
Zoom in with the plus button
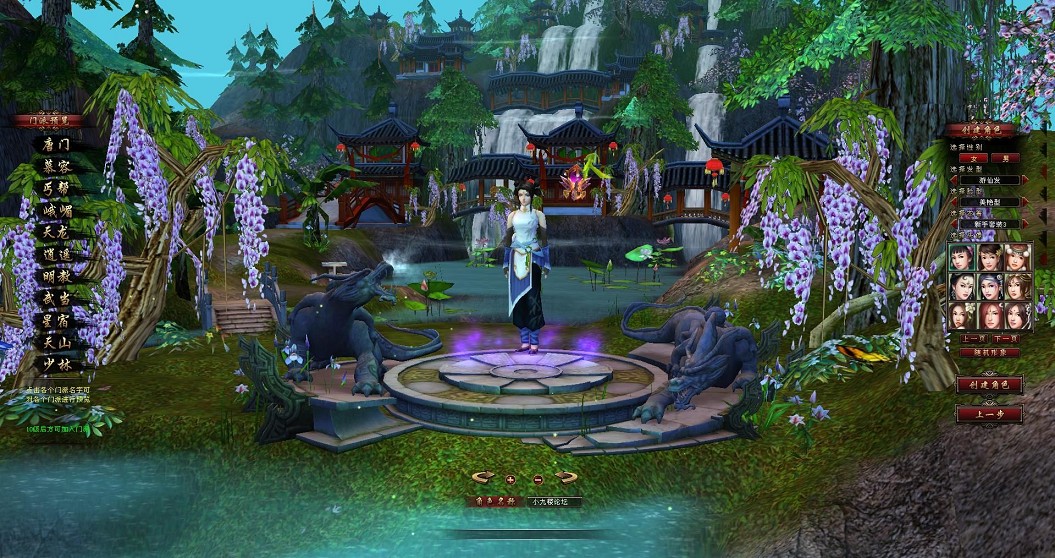tap(511, 479)
